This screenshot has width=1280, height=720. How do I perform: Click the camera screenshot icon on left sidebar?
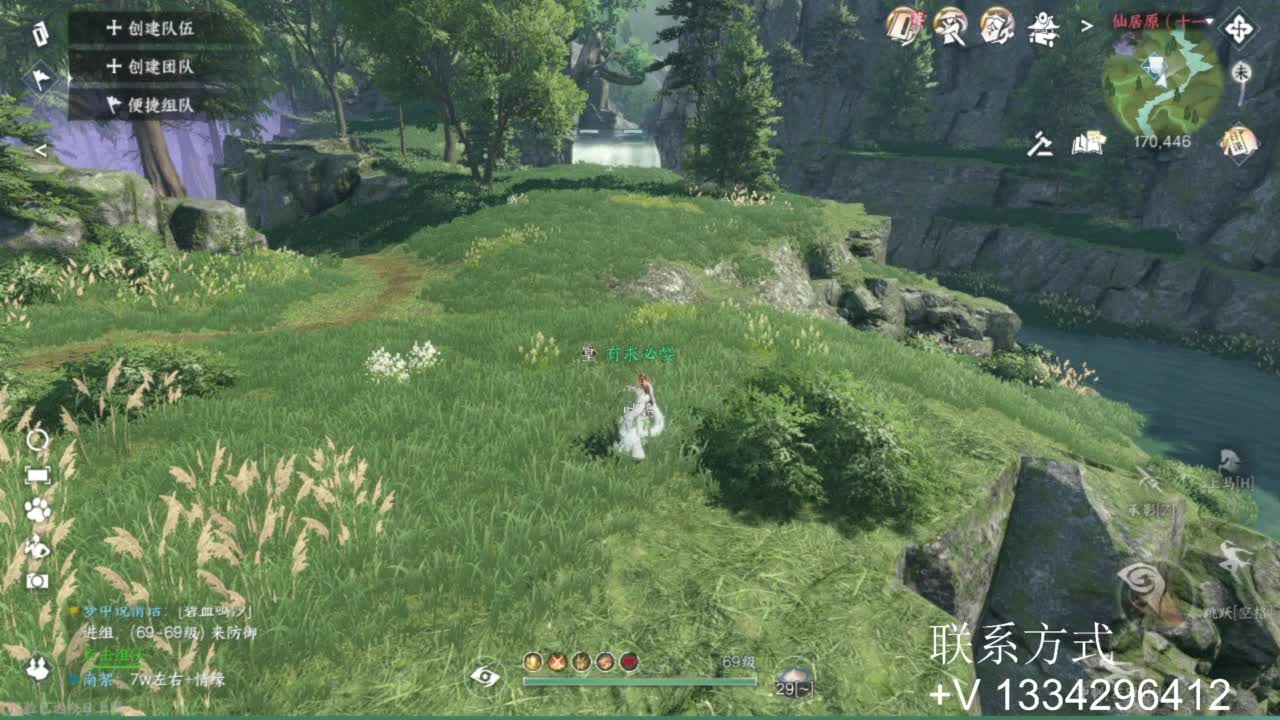coord(35,580)
